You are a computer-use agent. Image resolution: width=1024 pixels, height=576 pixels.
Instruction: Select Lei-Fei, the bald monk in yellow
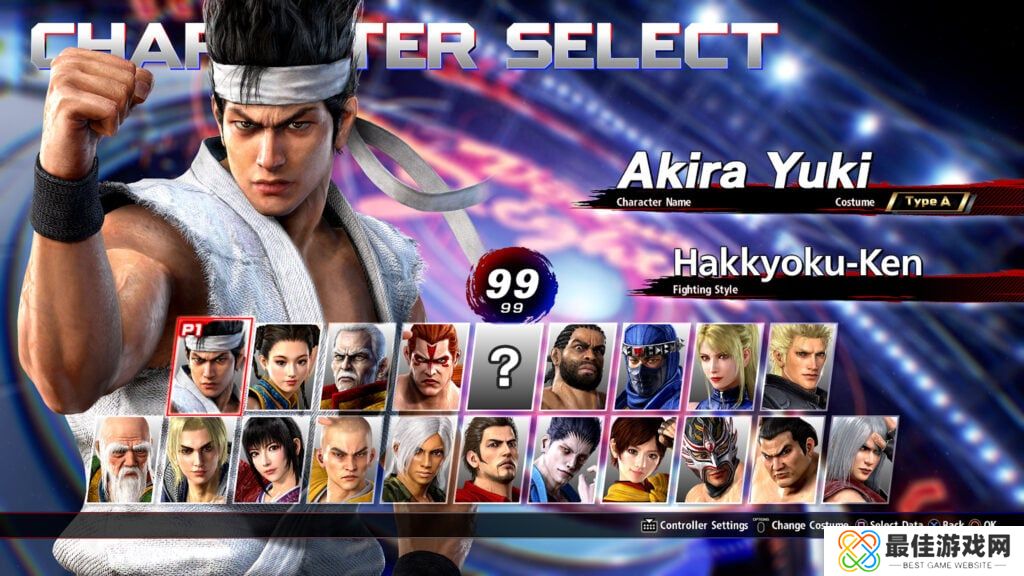[x=346, y=459]
